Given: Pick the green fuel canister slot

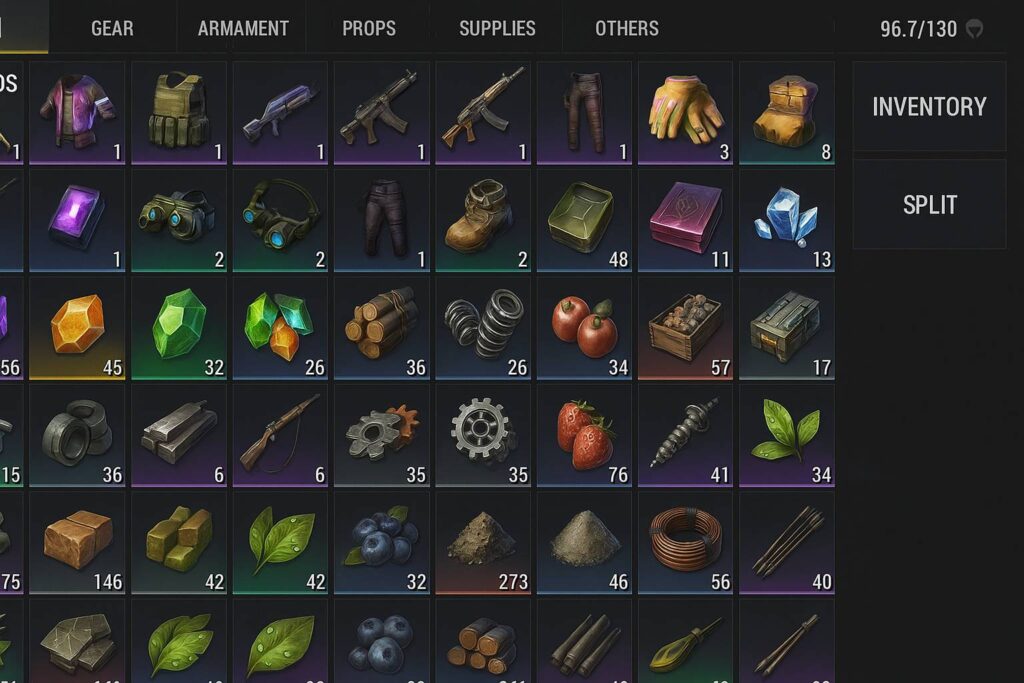Looking at the screenshot, I should coord(584,220).
